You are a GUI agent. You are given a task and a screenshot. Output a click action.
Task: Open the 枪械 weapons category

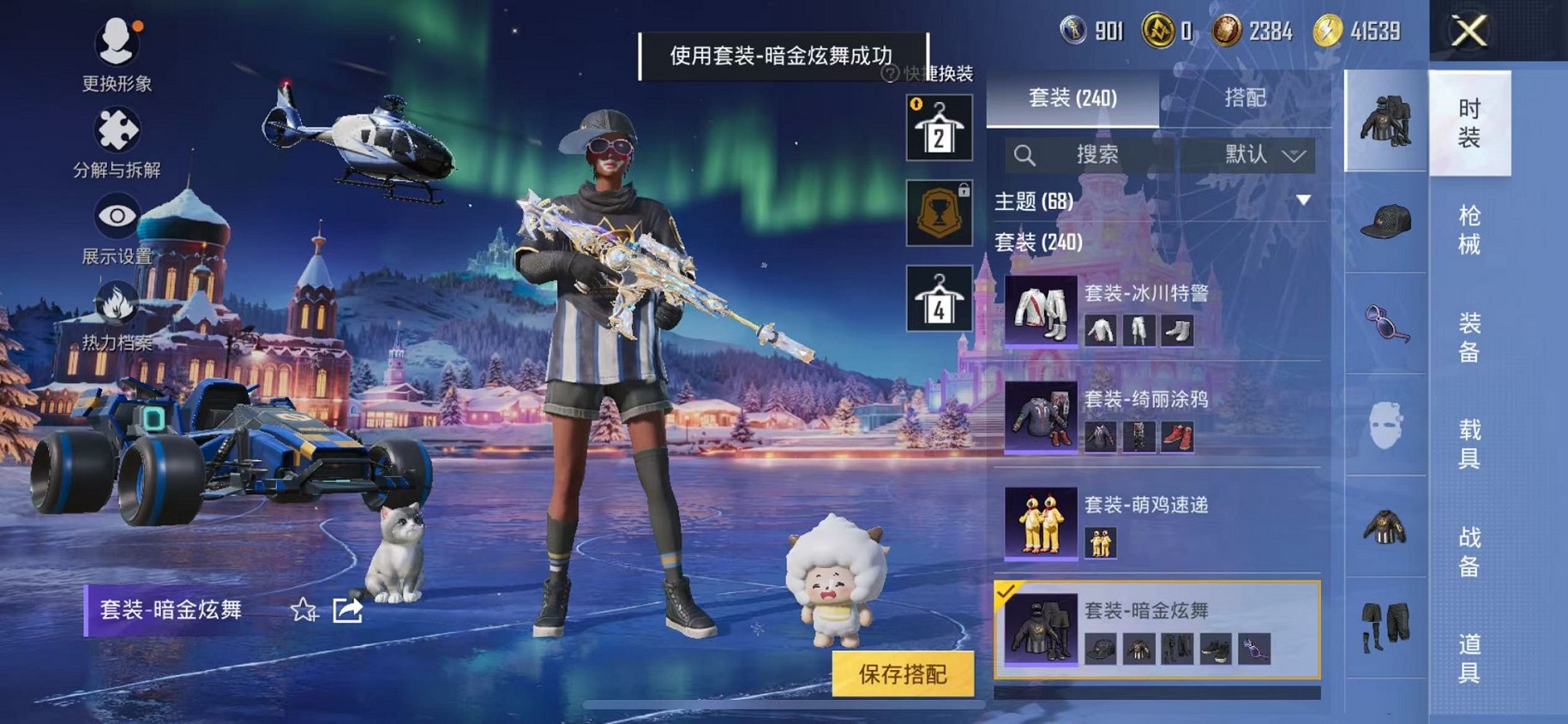1469,230
